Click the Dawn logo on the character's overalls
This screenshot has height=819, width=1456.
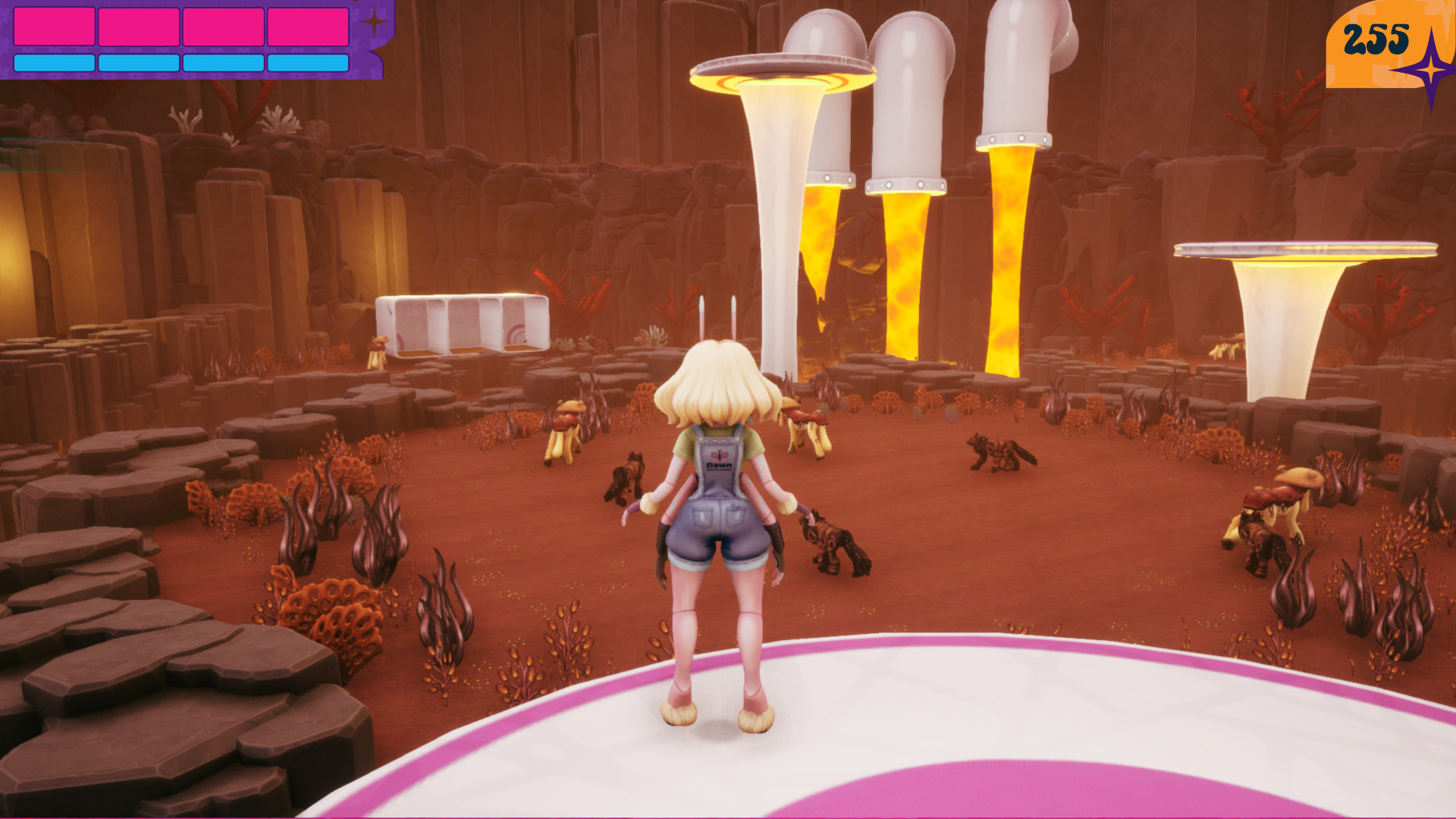pyautogui.click(x=718, y=459)
